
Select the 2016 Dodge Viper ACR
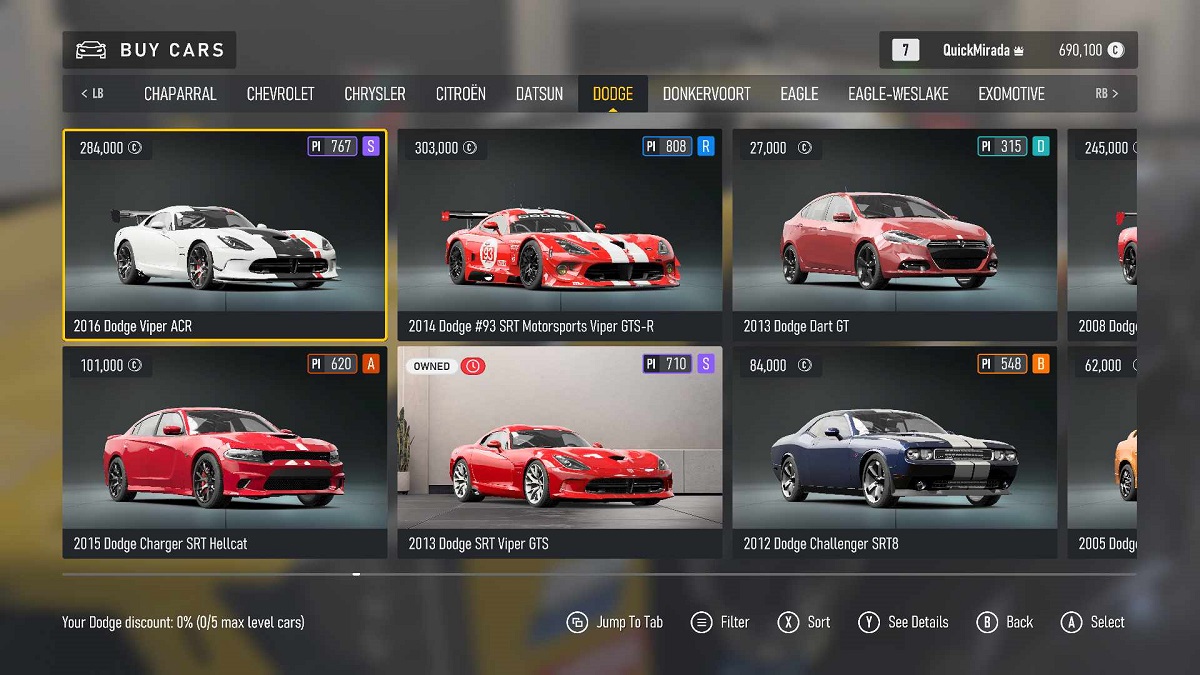coord(225,235)
